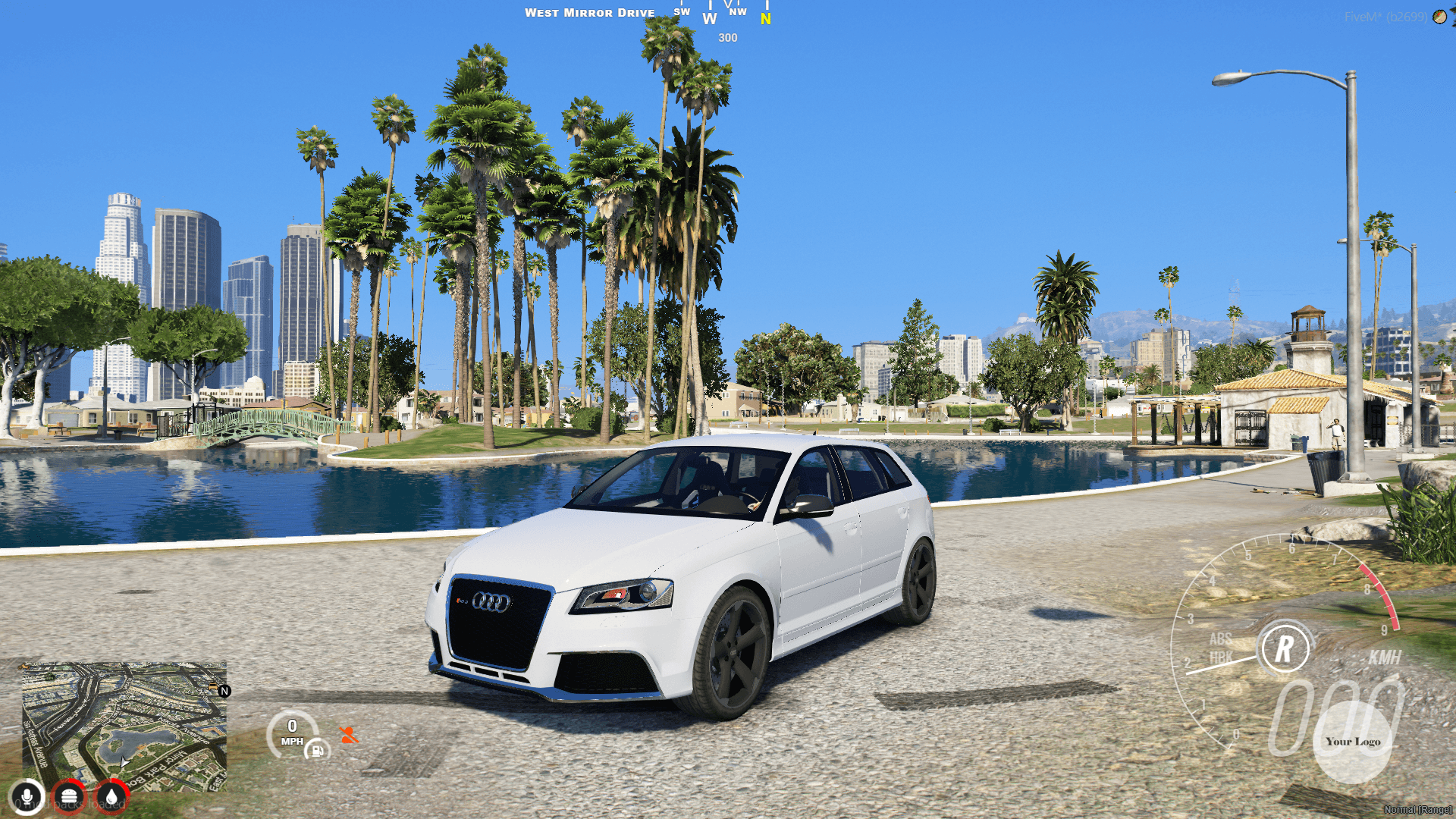Click the burger hunger status icon
The image size is (1456, 819).
pyautogui.click(x=68, y=795)
